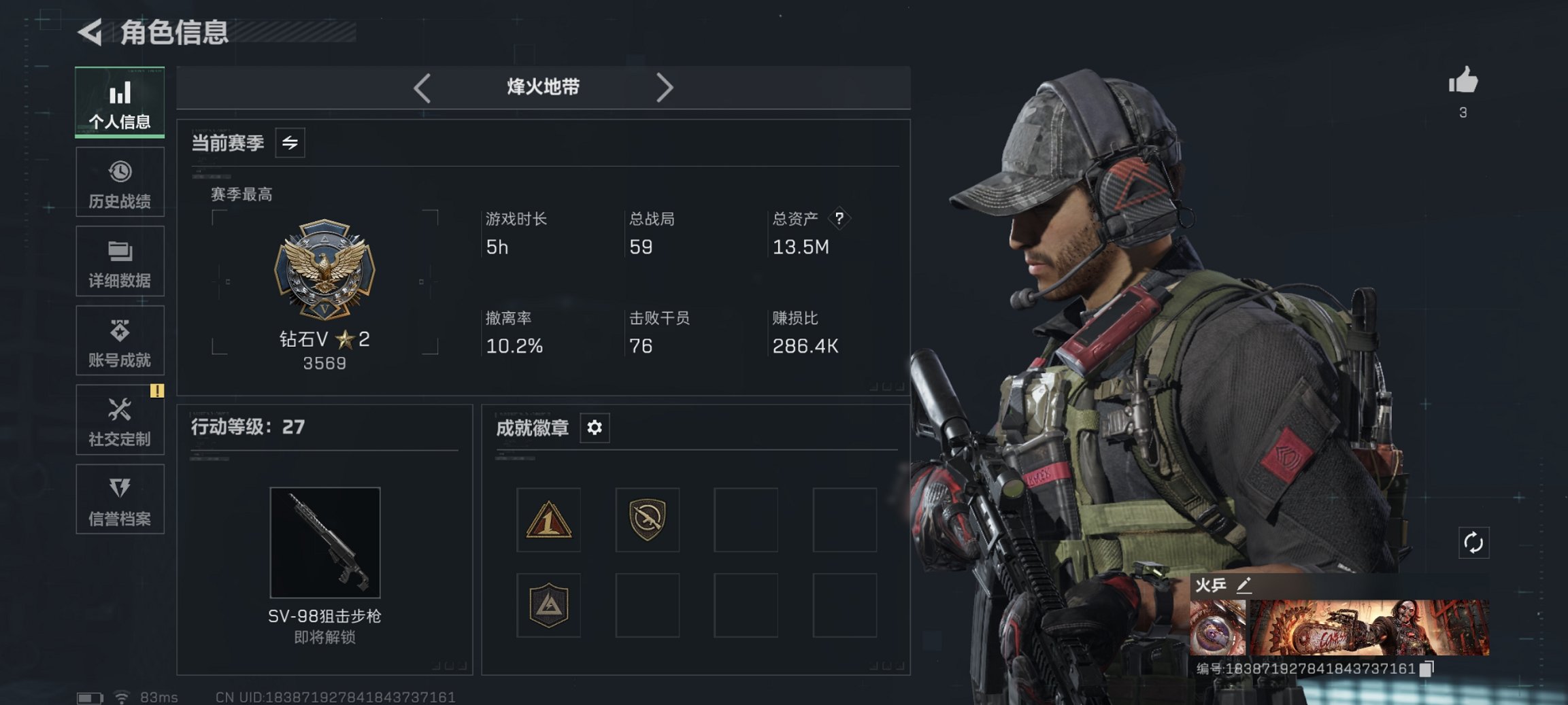Open the 个人信息 personal info panel
This screenshot has width=1568, height=705.
[120, 102]
